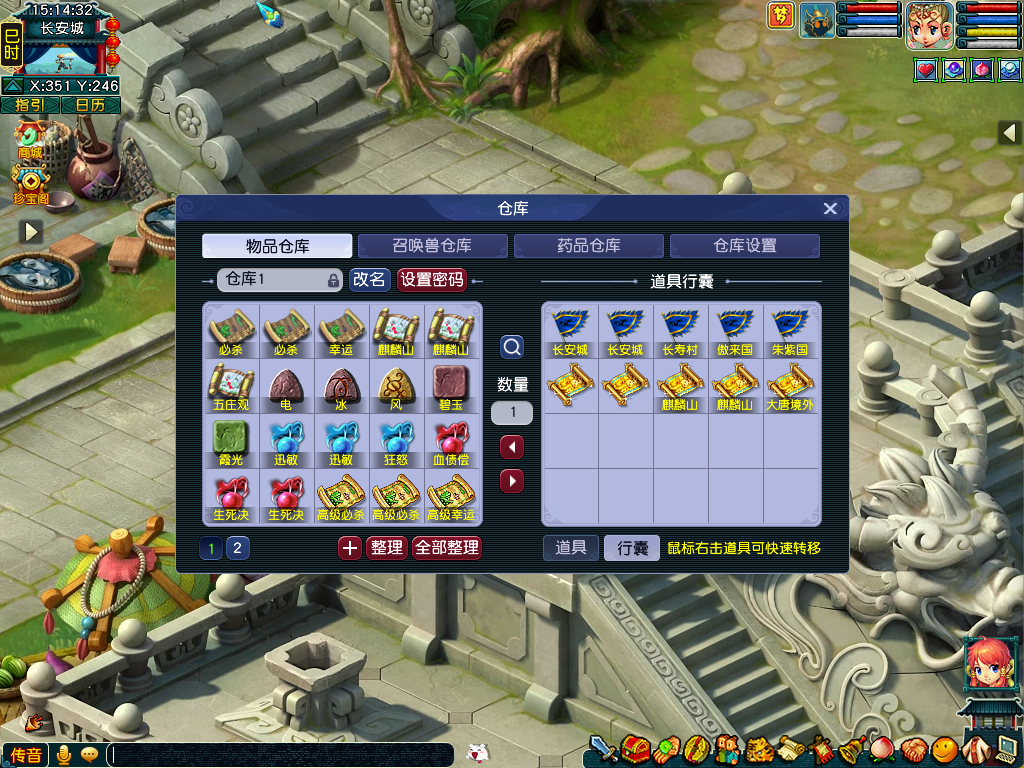Image resolution: width=1024 pixels, height=768 pixels.
Task: Open the 日历 calendar button
Action: point(90,105)
